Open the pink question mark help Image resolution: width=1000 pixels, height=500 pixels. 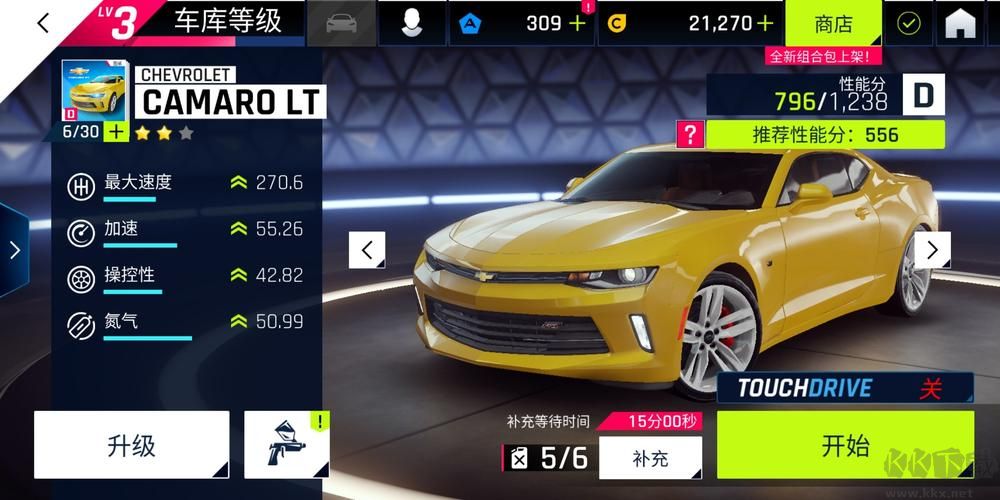tap(690, 134)
